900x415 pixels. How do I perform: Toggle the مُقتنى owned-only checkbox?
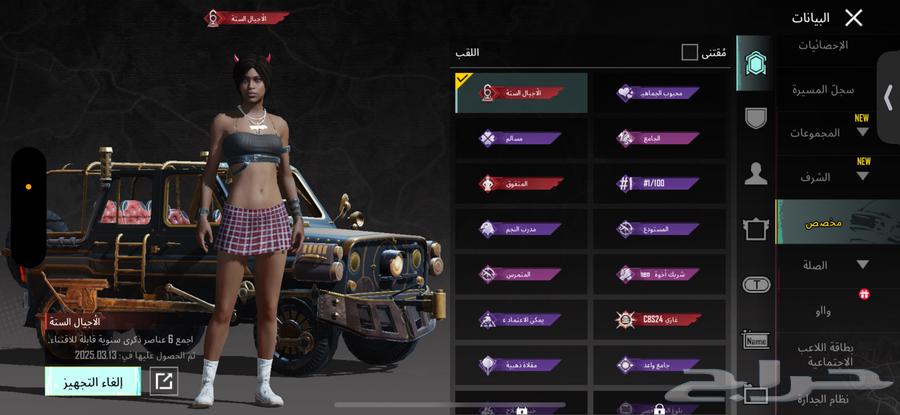(x=690, y=52)
